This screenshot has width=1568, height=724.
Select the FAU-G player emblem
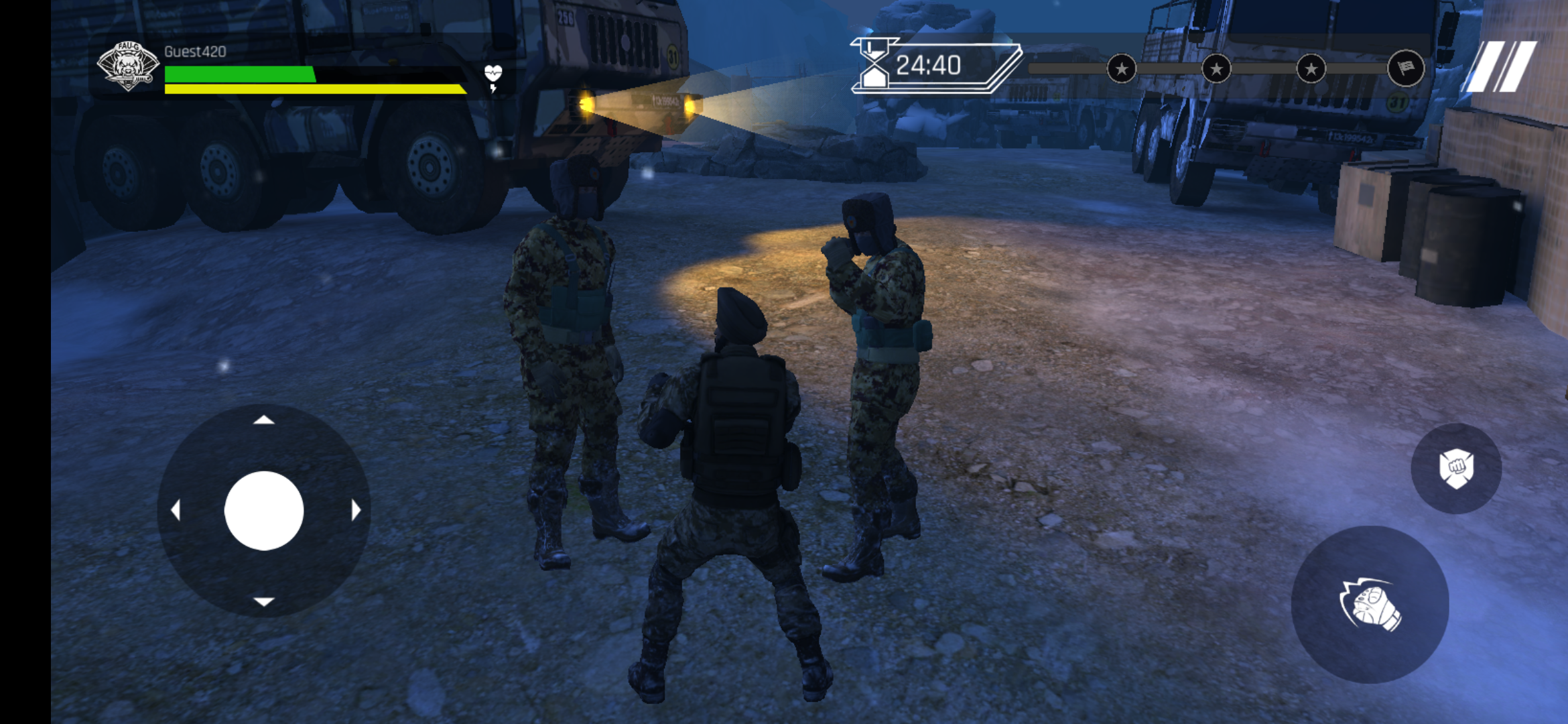coord(127,66)
